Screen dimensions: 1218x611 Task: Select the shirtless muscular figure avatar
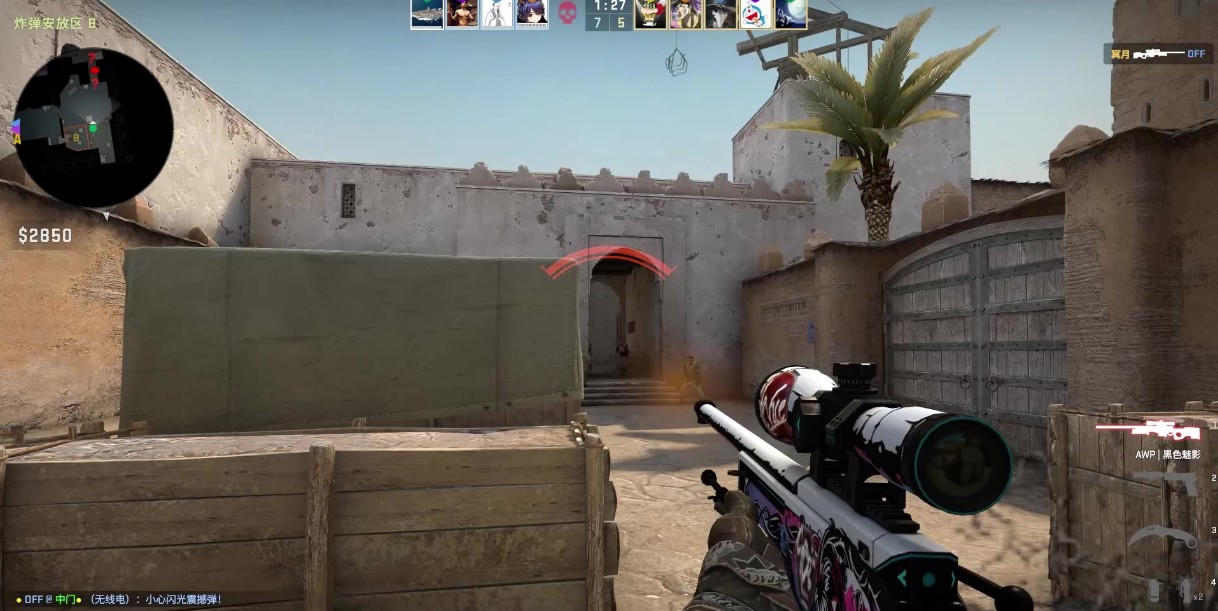click(462, 14)
